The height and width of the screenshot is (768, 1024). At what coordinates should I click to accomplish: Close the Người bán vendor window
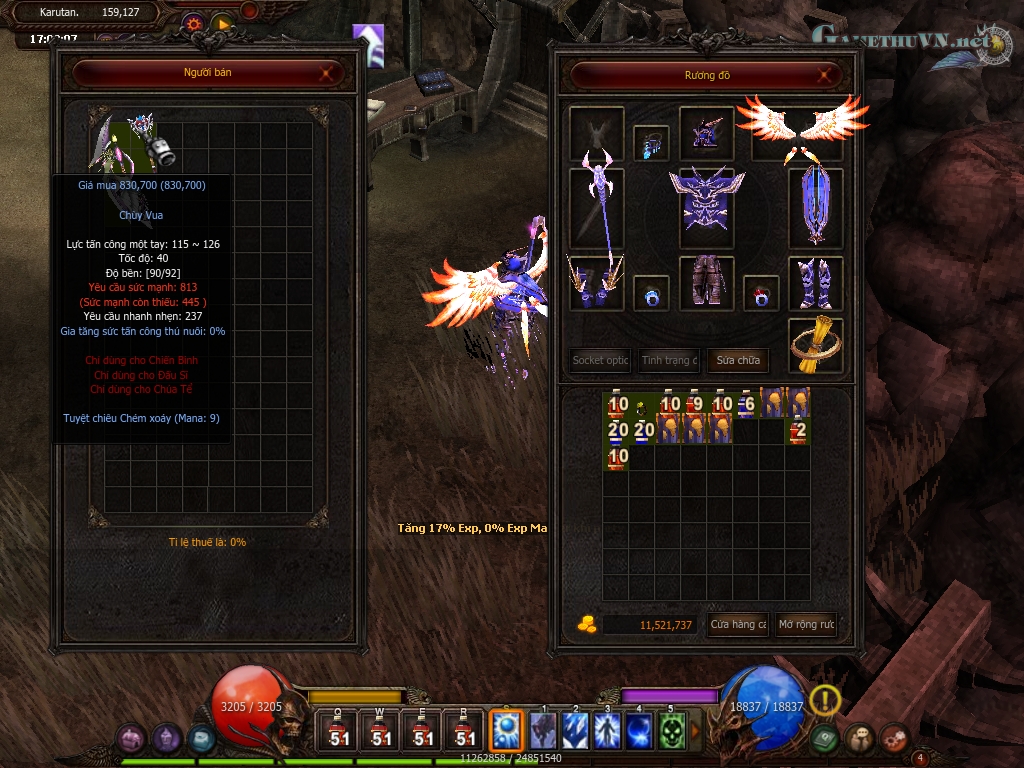pos(327,73)
